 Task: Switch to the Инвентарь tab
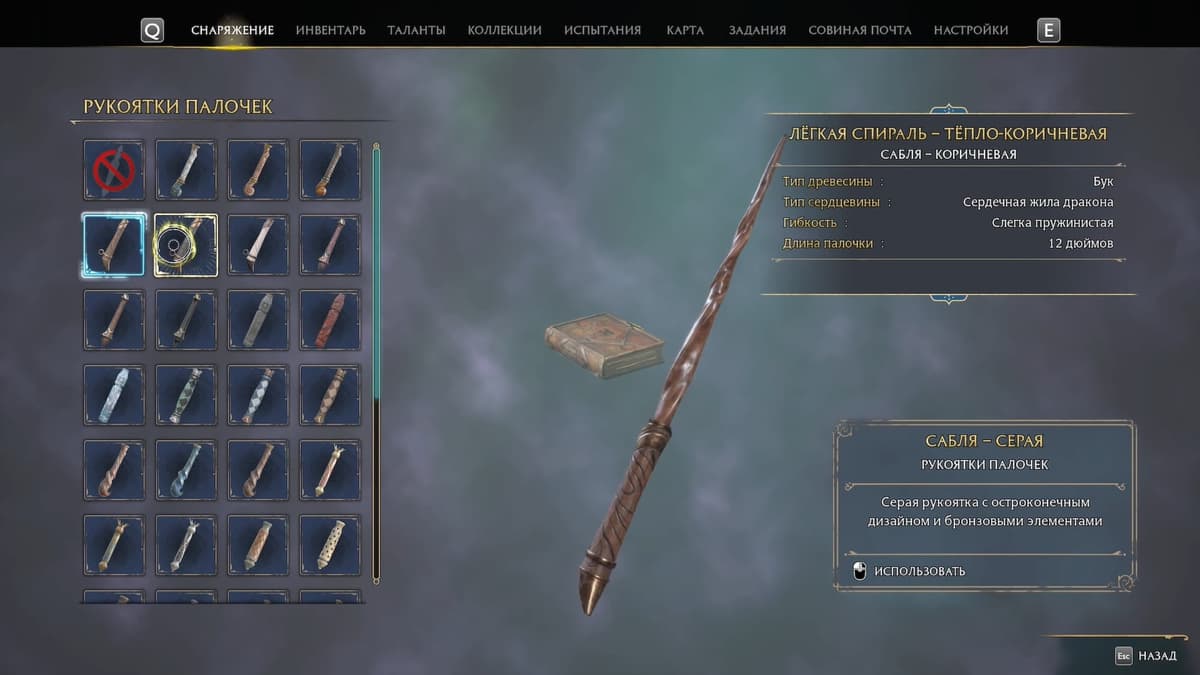(x=330, y=30)
